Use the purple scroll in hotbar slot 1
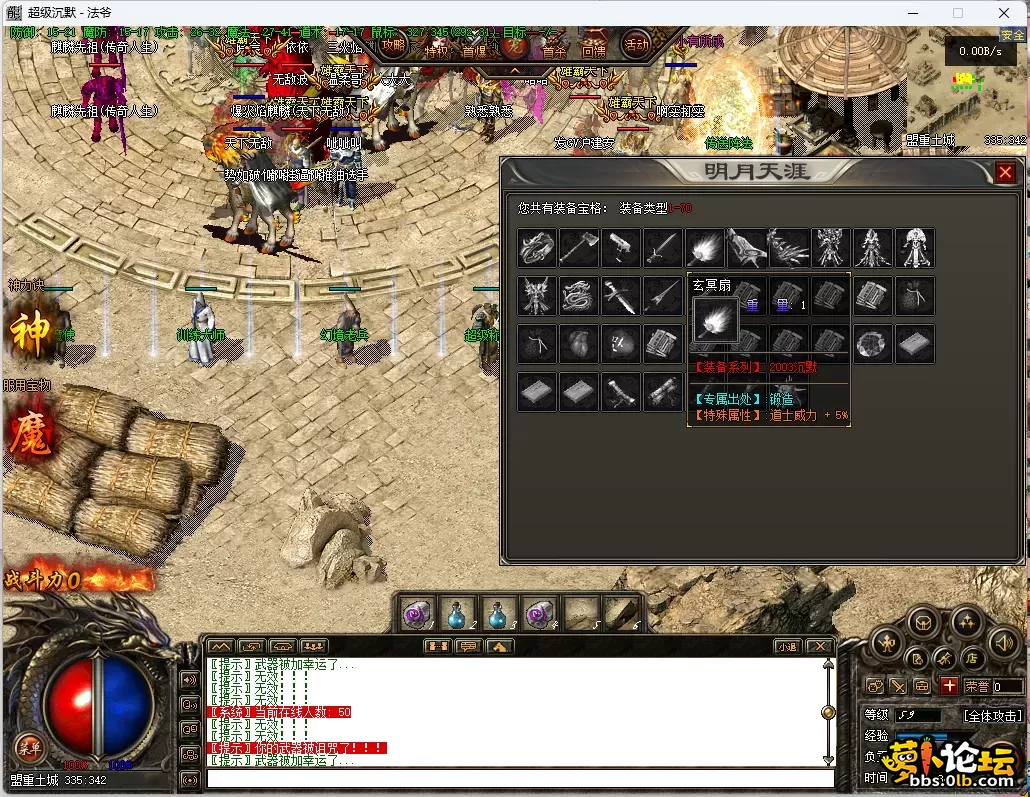 [417, 613]
